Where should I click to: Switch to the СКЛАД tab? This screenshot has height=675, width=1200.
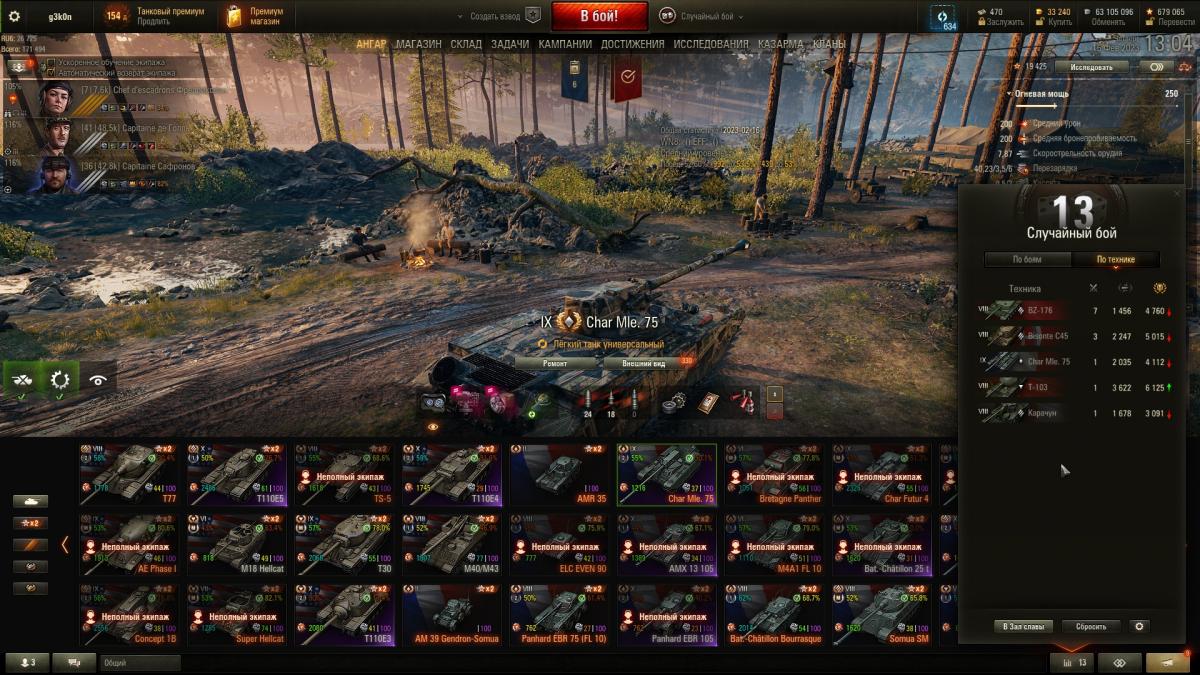(x=466, y=44)
